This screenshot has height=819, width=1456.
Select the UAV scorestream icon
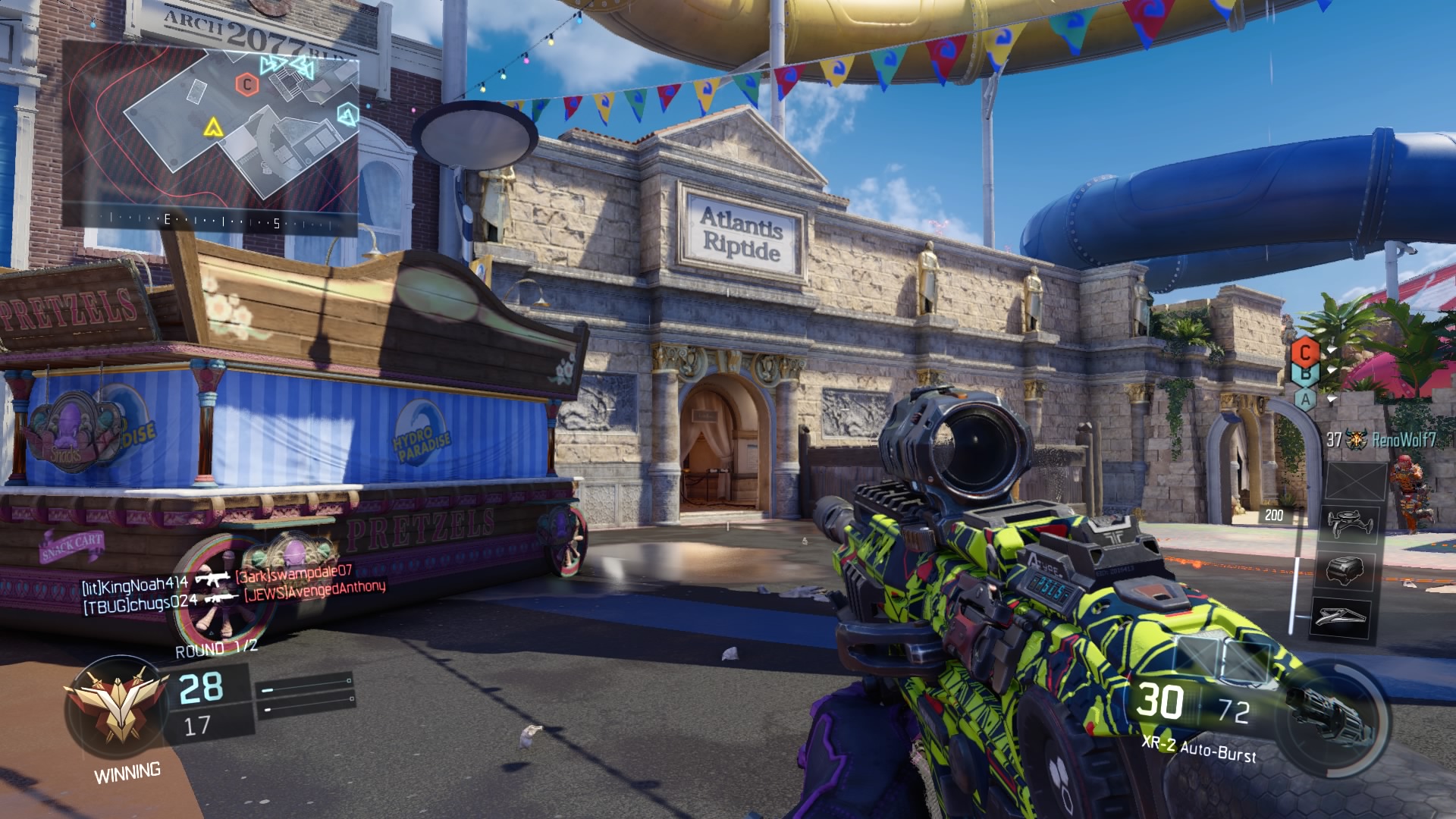1351,522
